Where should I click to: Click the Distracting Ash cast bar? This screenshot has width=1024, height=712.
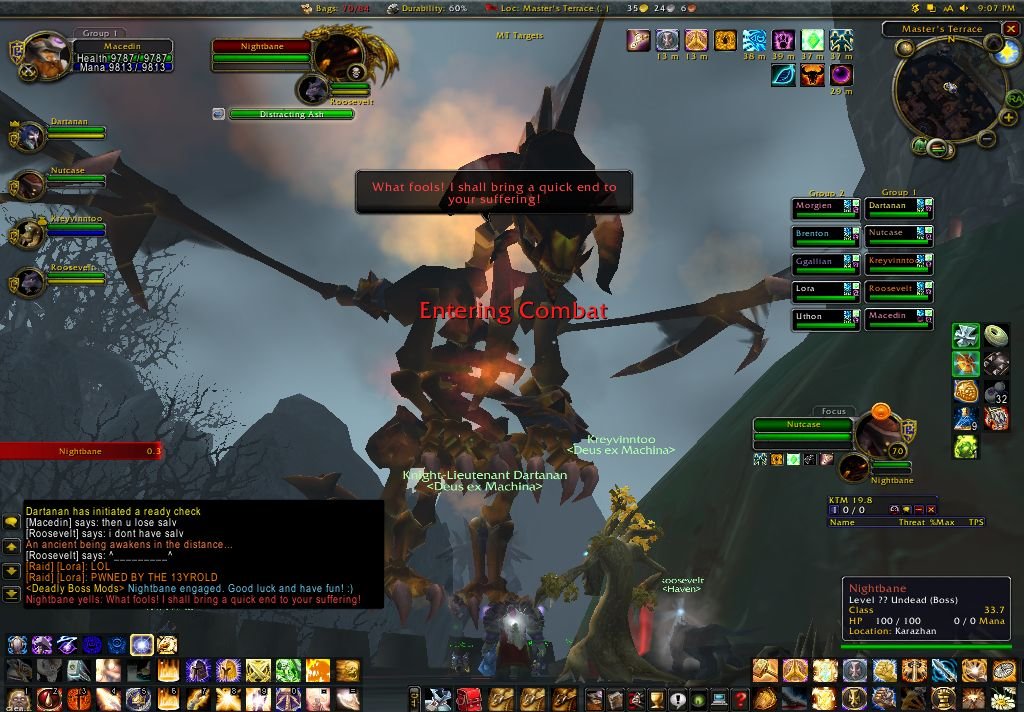pyautogui.click(x=291, y=114)
